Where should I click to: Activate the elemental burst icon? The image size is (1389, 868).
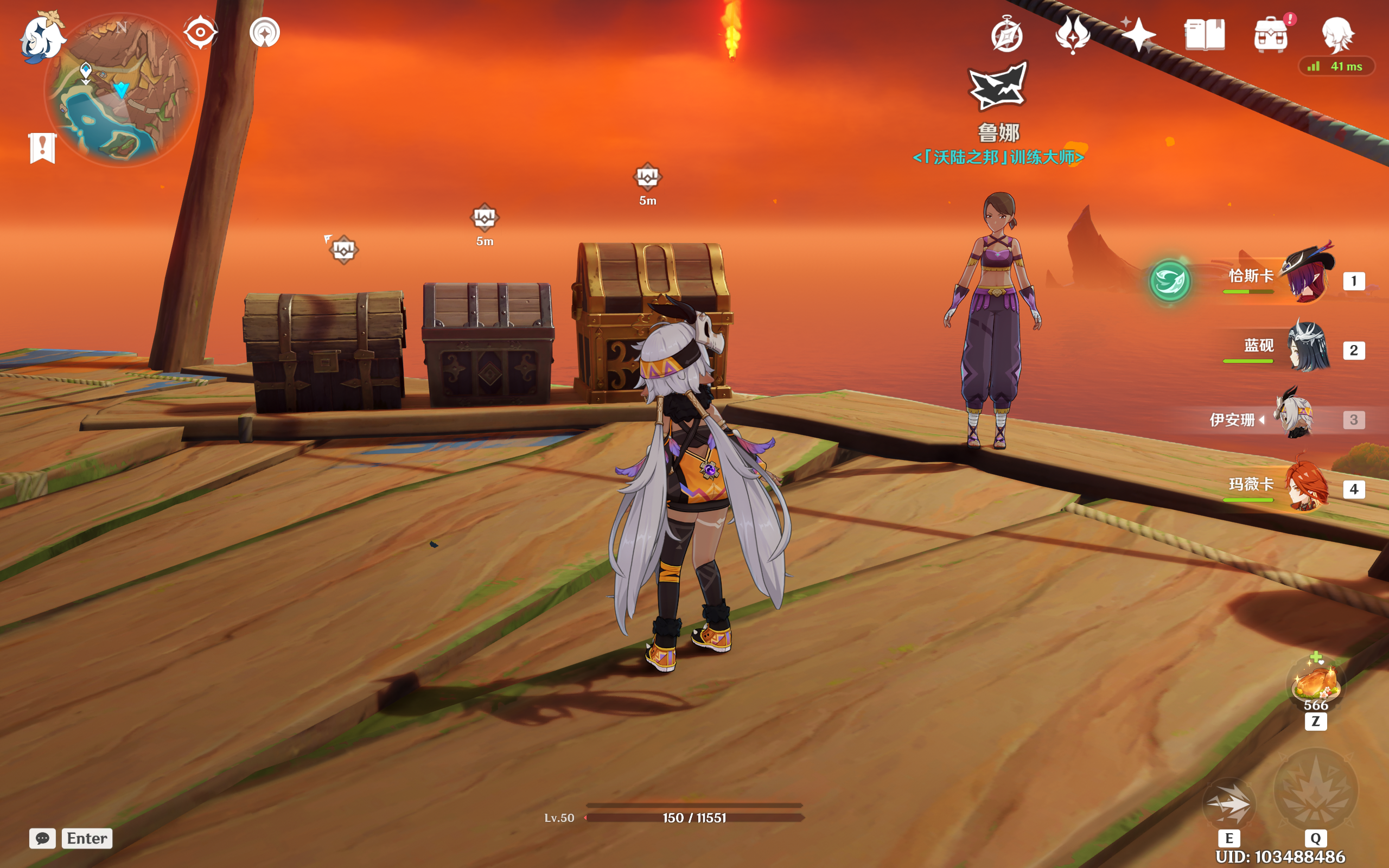1316,790
